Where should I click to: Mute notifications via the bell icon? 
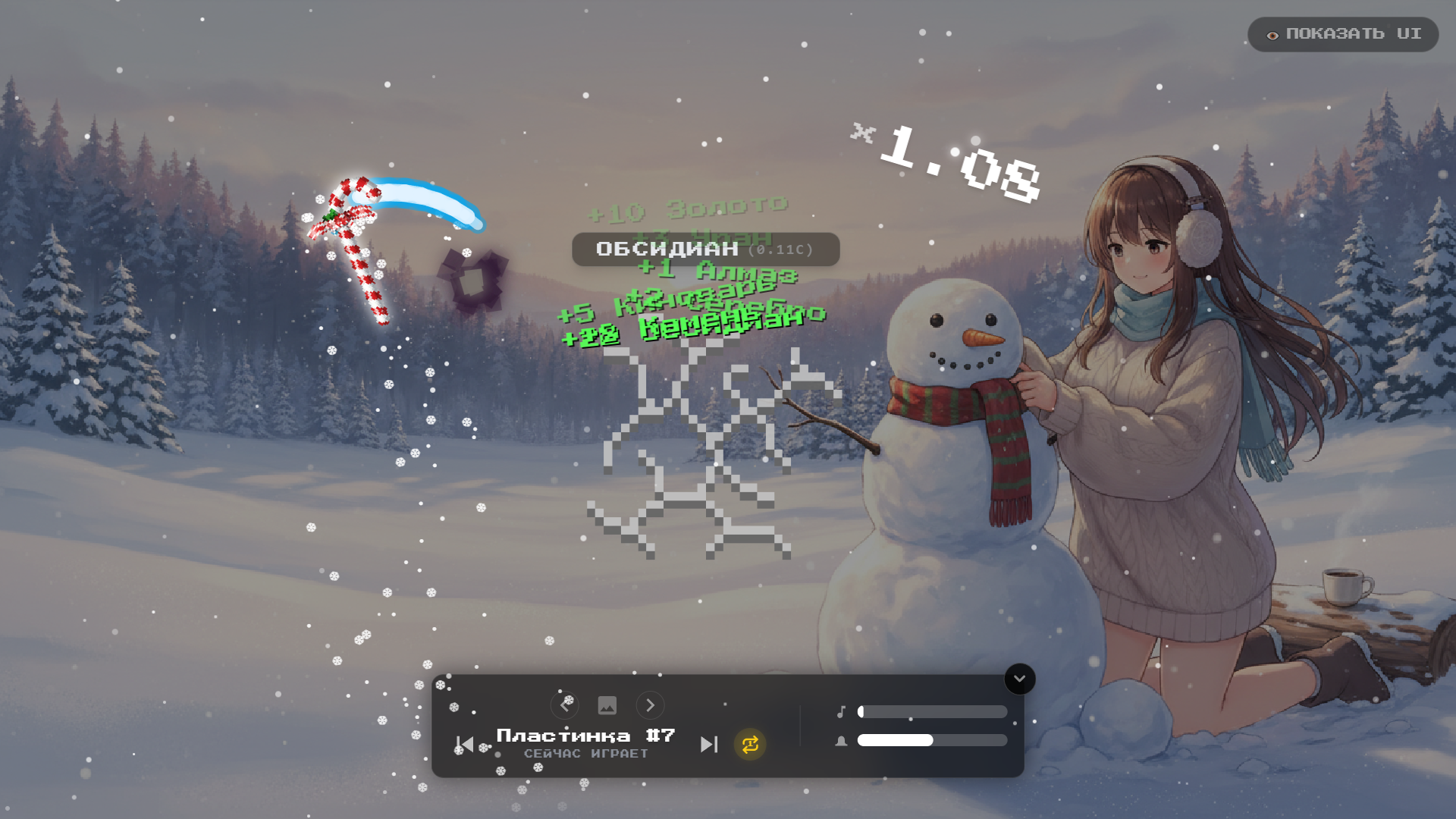[840, 739]
